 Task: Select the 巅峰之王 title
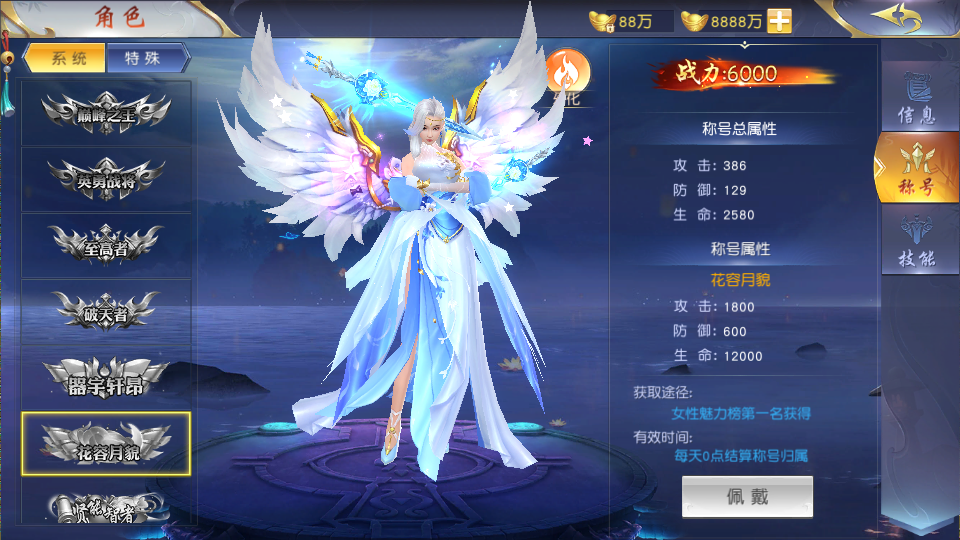tap(106, 113)
